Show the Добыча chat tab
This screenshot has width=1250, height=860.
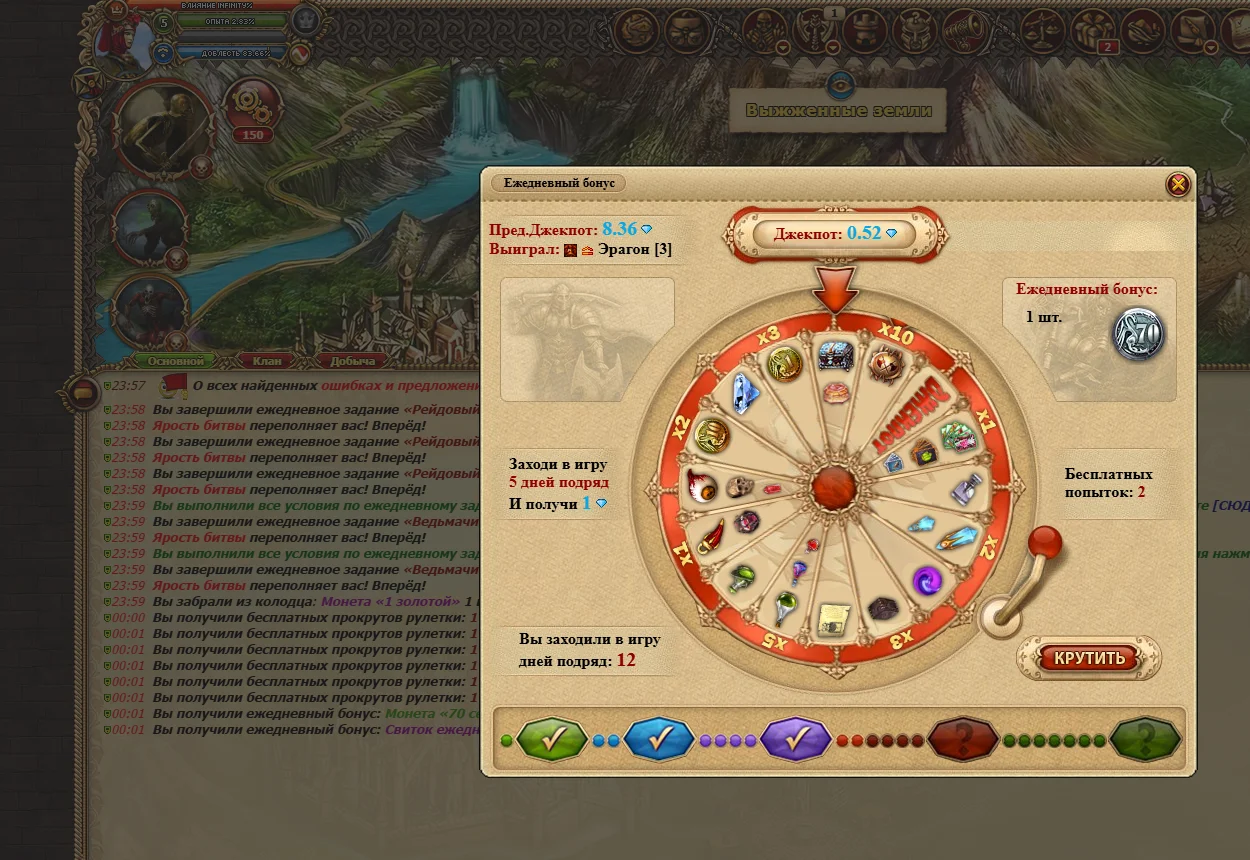[351, 361]
